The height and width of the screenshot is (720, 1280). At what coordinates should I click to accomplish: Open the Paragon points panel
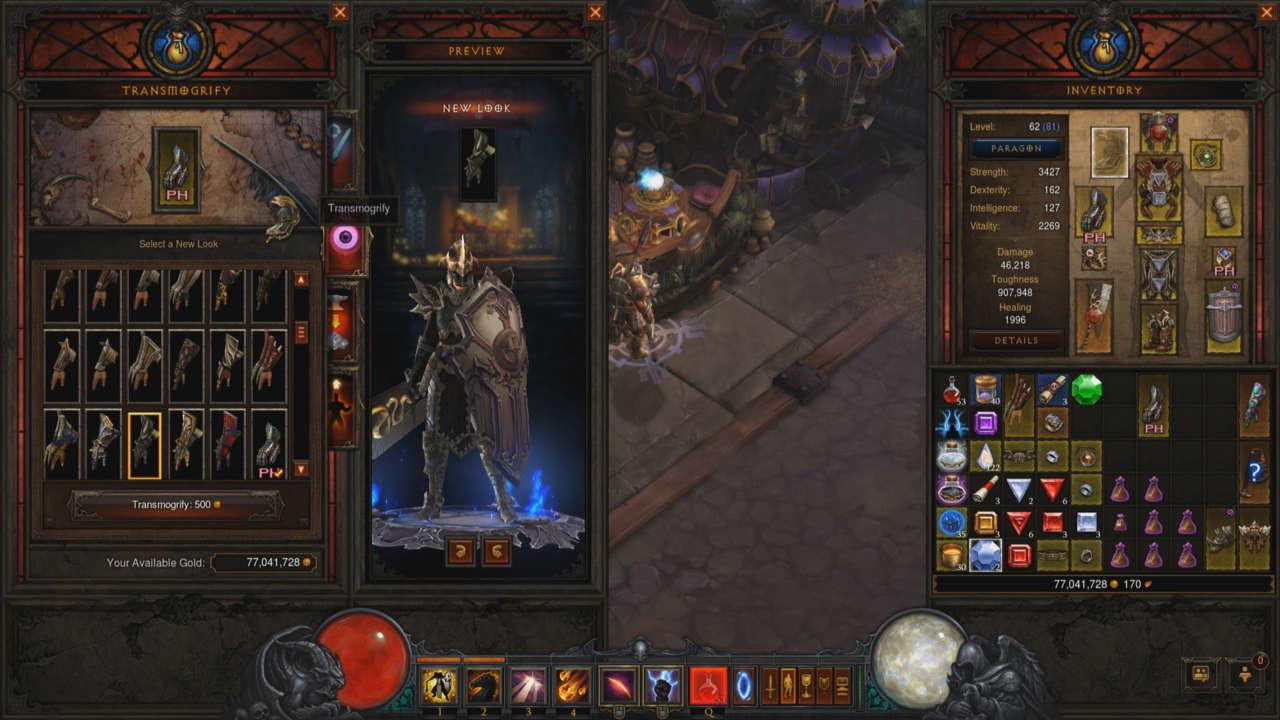[x=1016, y=148]
